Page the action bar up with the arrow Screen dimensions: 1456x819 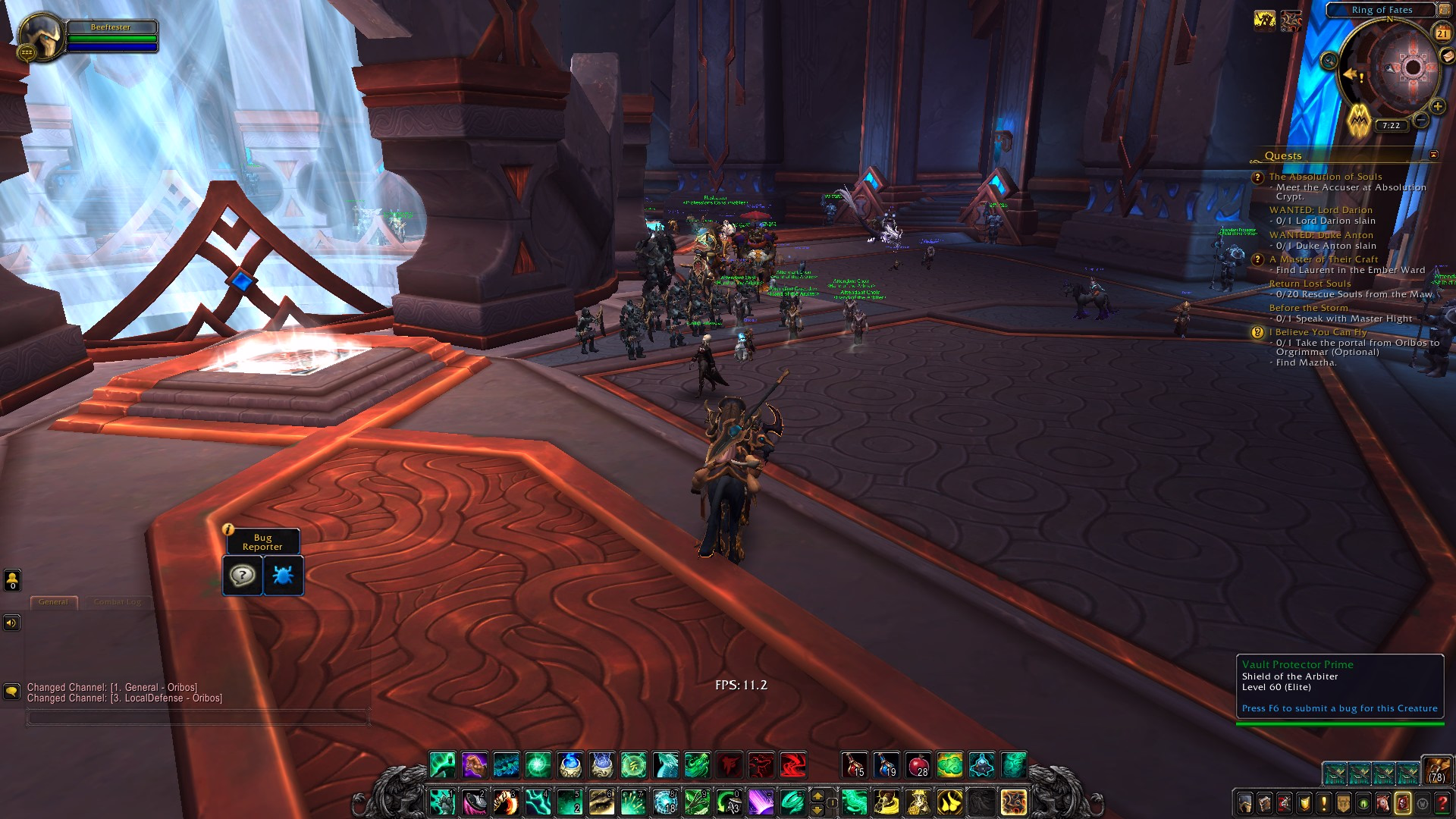coord(817,795)
